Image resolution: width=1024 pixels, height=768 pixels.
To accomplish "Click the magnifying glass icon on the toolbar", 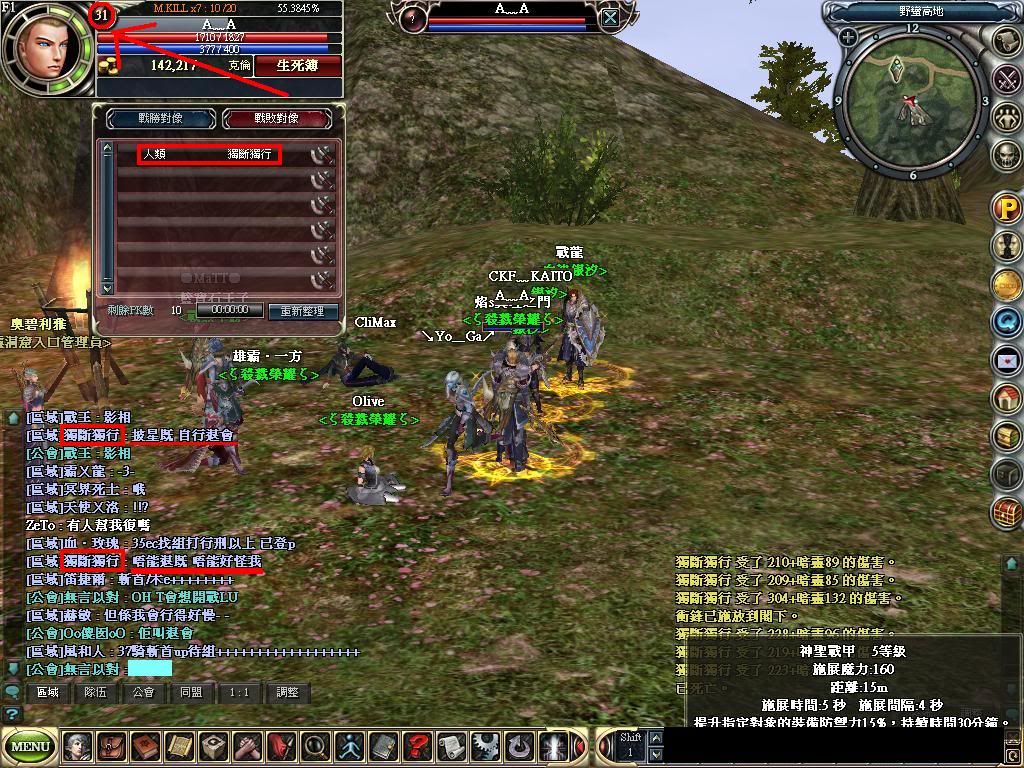I will (x=316, y=746).
